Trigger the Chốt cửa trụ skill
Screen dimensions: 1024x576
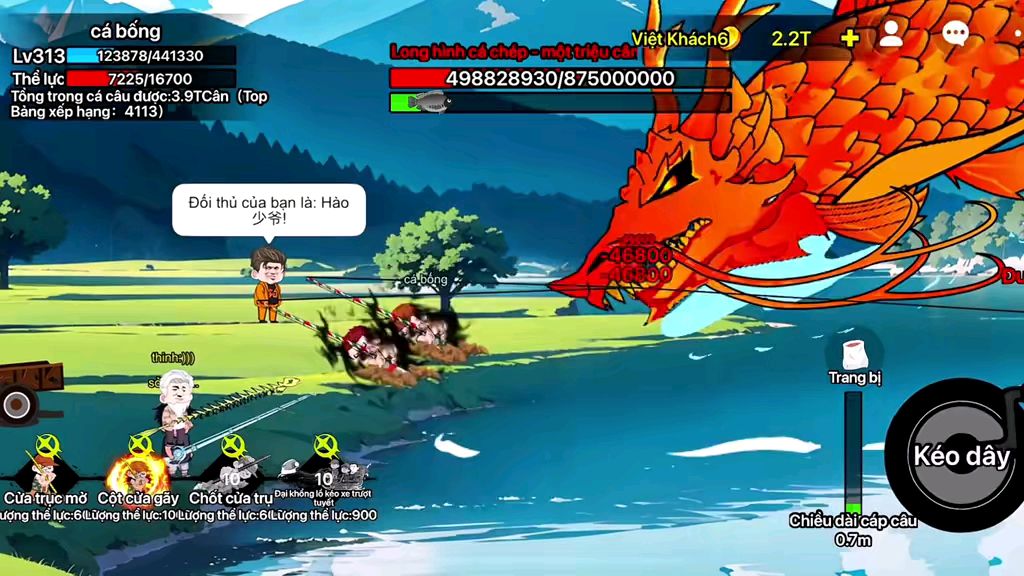click(231, 470)
